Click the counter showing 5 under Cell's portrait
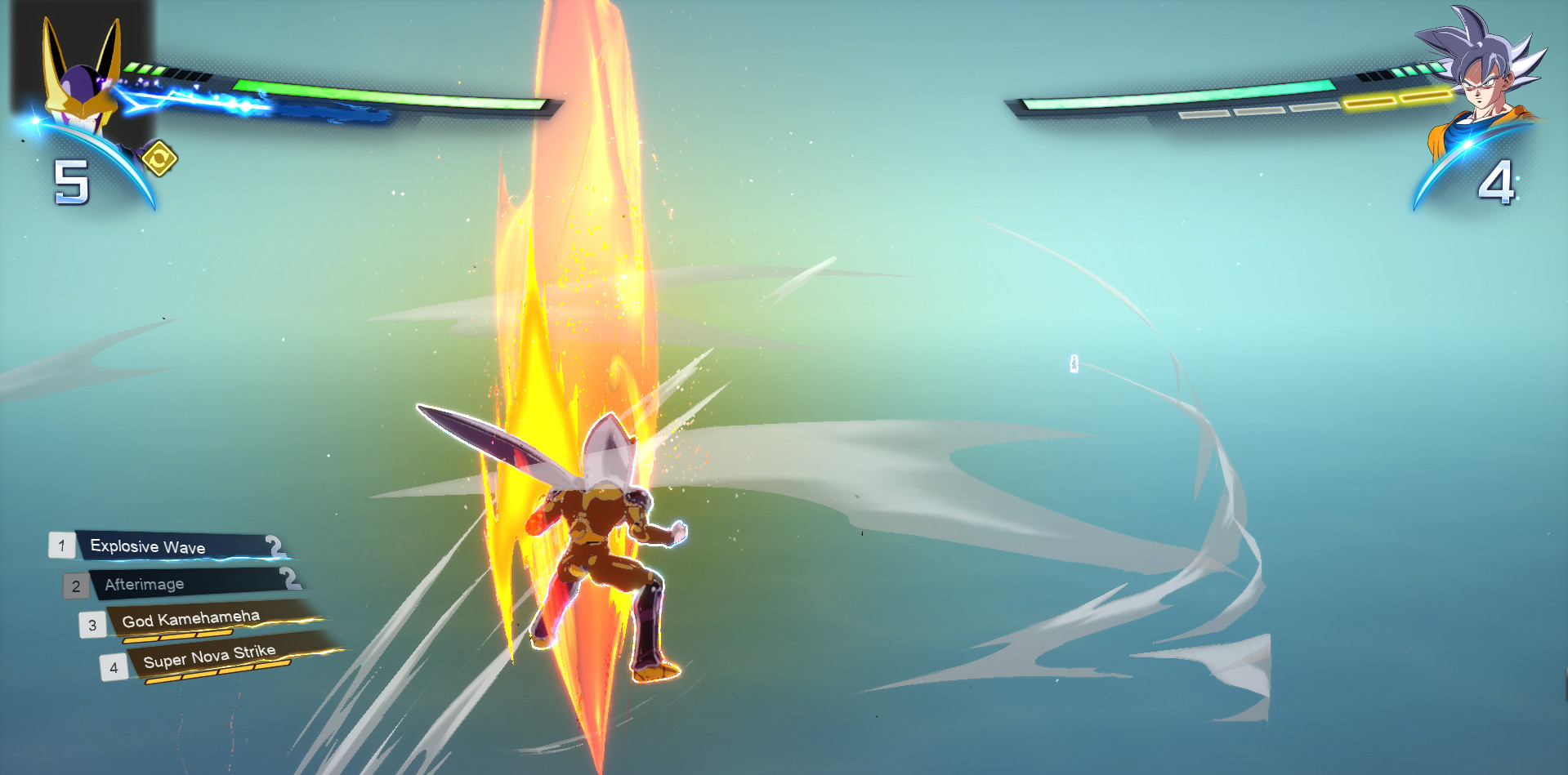The image size is (1568, 775). [x=72, y=181]
